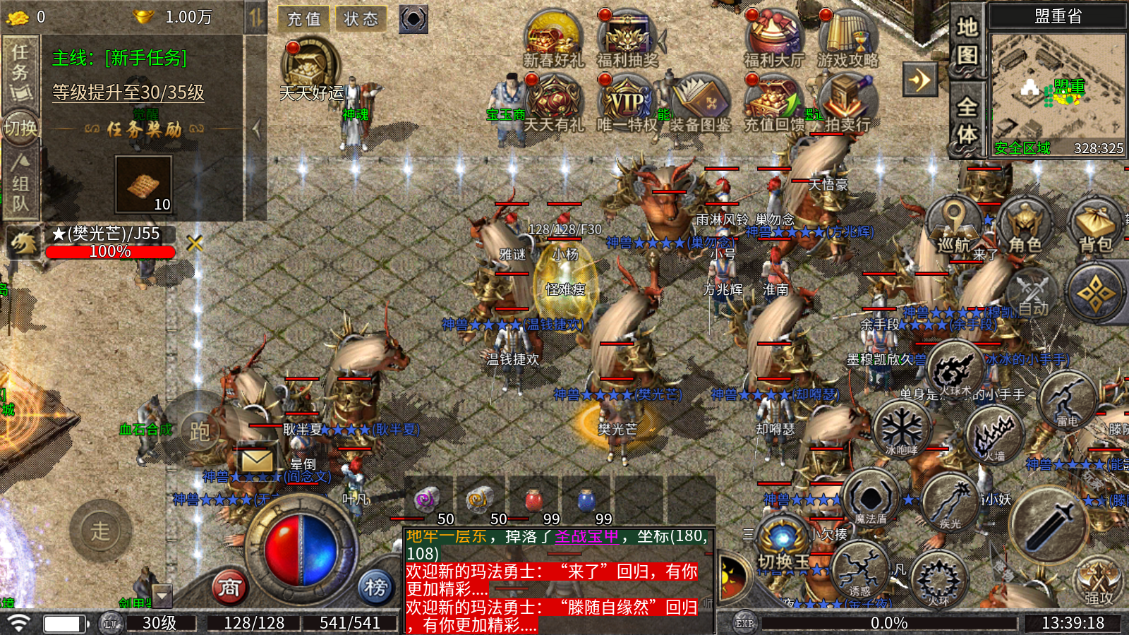Open the 新春好礼 event icon
The width and height of the screenshot is (1129, 635).
pos(553,38)
